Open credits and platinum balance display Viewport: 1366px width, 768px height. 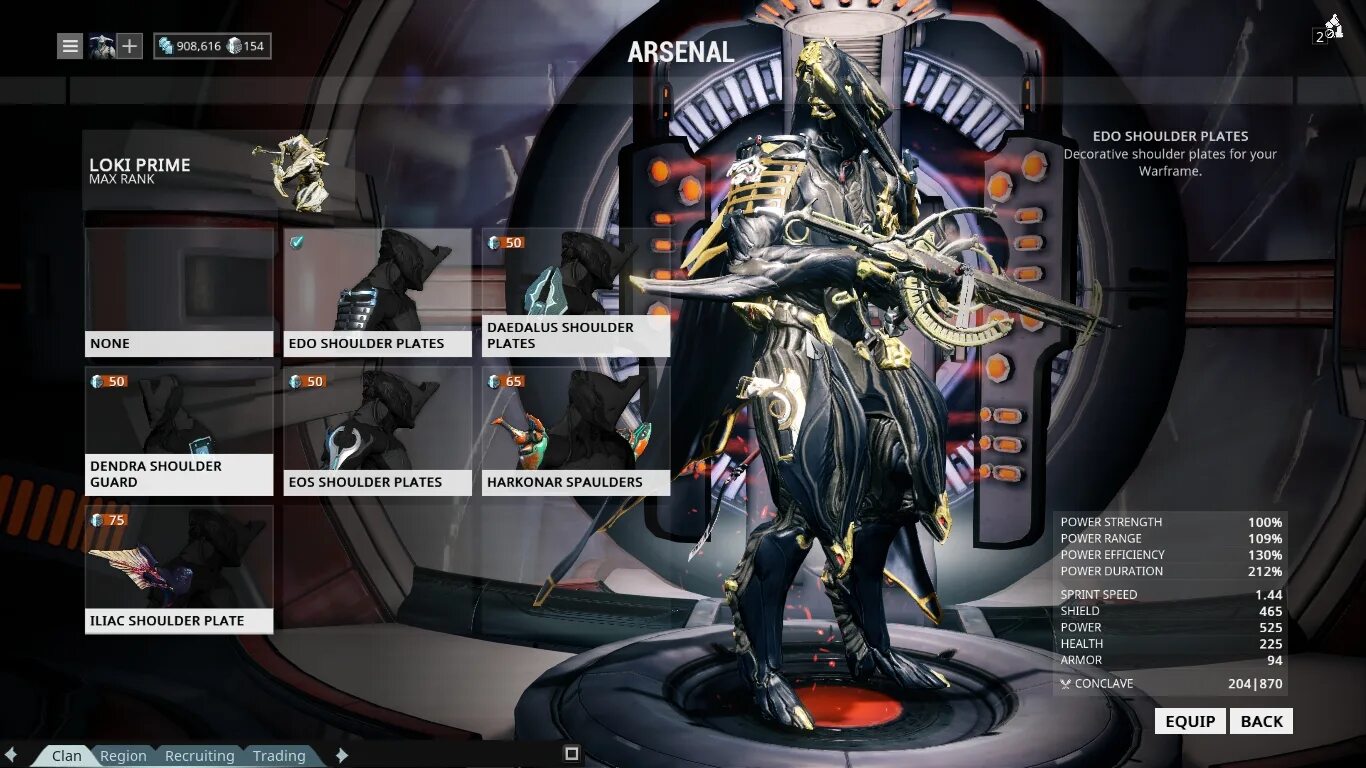[x=212, y=46]
